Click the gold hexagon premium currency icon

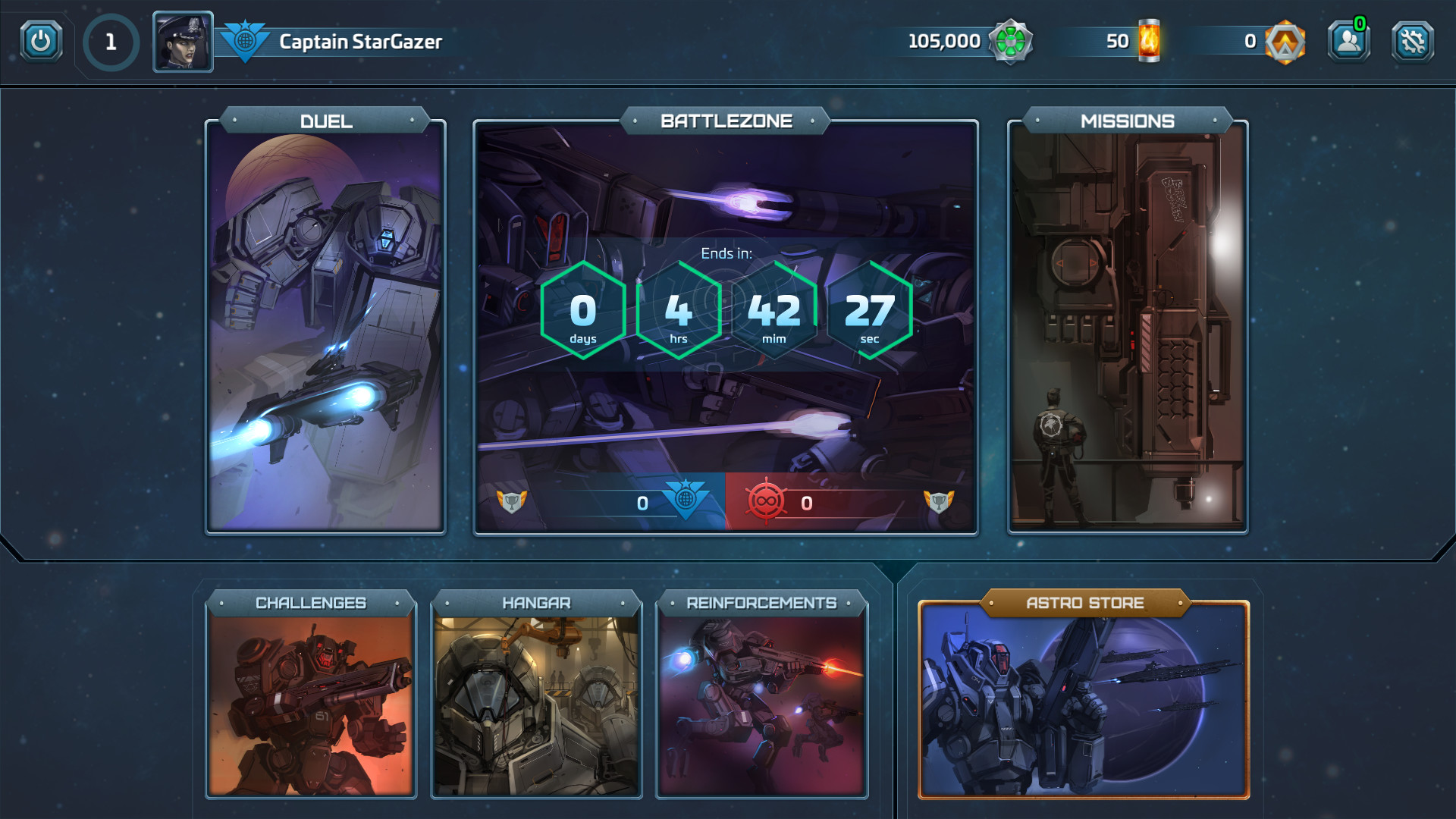tap(1285, 42)
